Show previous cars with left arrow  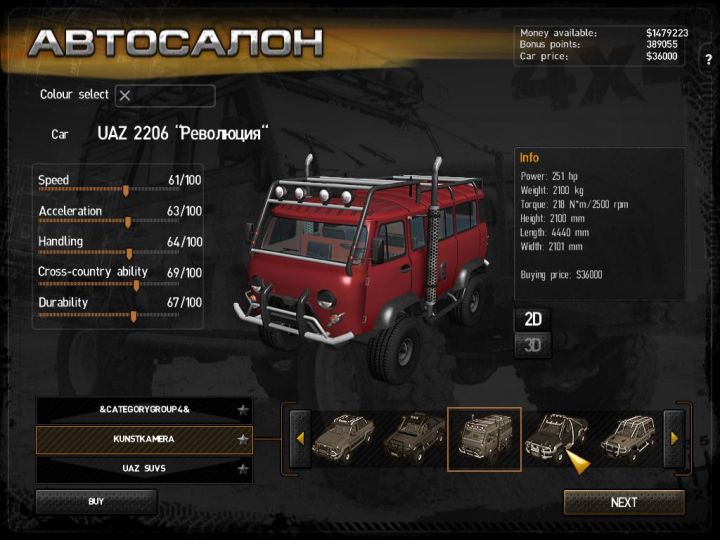(298, 438)
